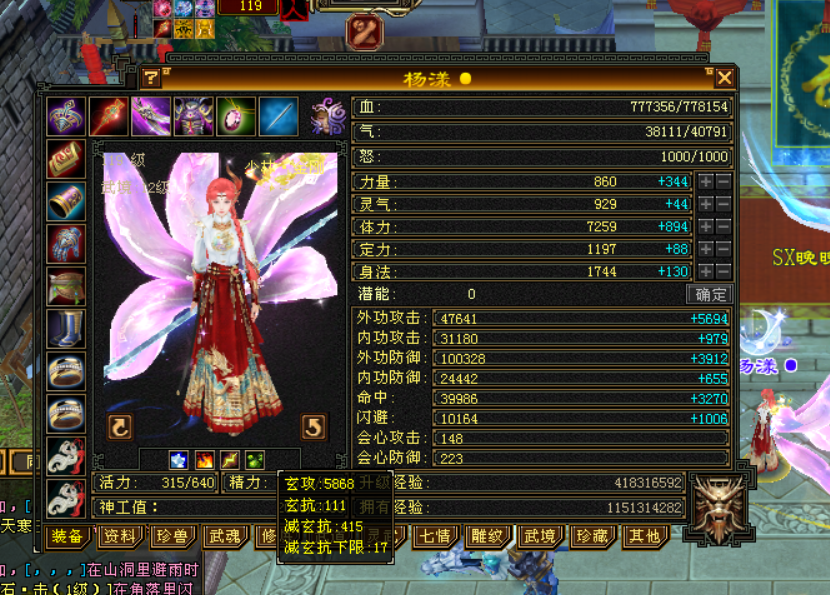Increase 体力 using its plus button
830x595 pixels.
pyautogui.click(x=706, y=226)
